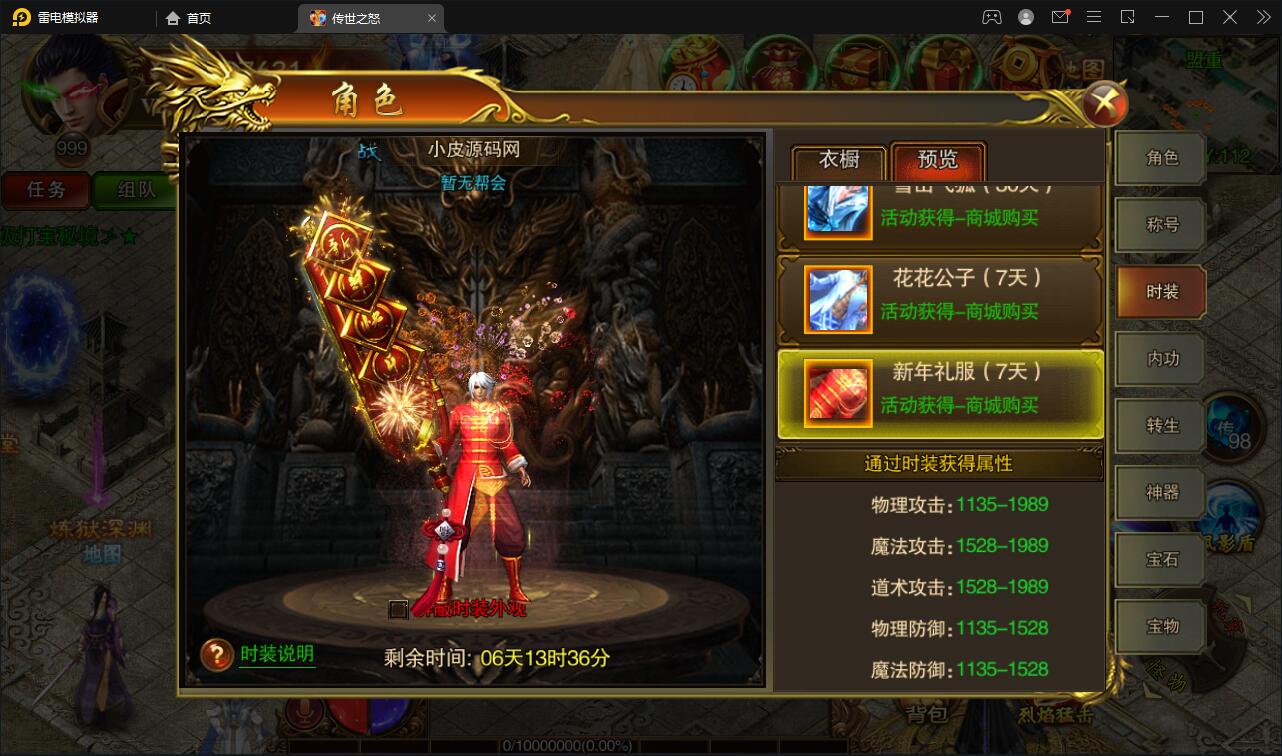Click the voice chat microphone icon
Screen dimensions: 1282x756
pos(302,715)
